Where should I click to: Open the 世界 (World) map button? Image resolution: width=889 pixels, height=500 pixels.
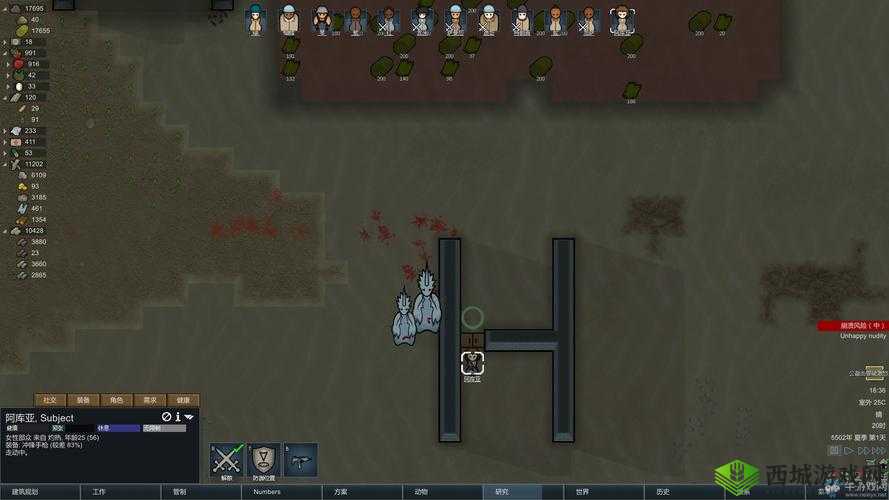click(x=583, y=492)
